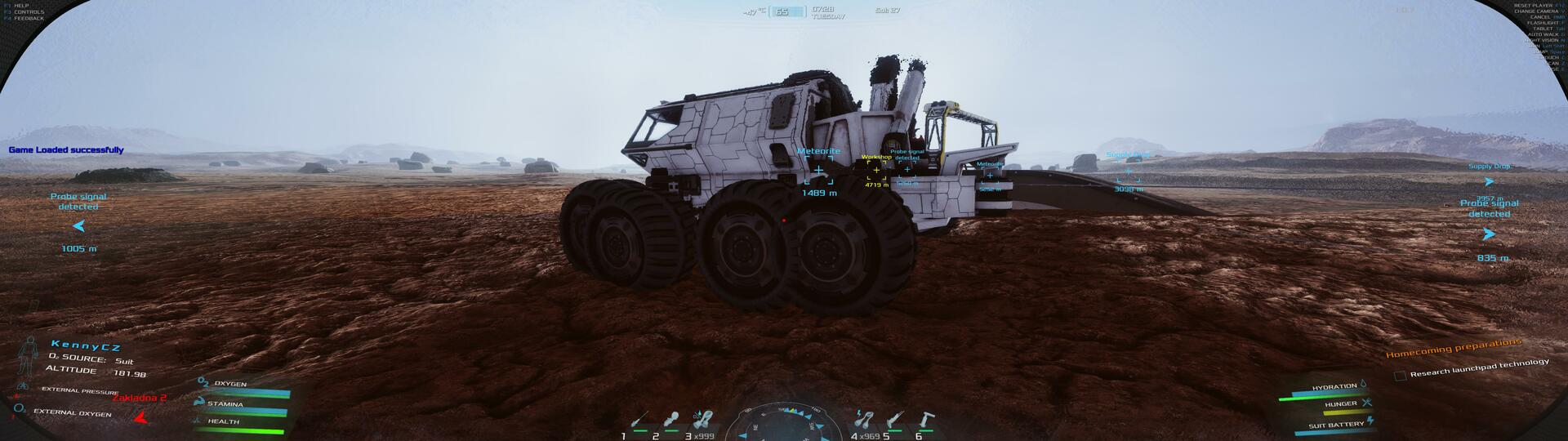Select hotbar slot 6 tool

click(928, 420)
